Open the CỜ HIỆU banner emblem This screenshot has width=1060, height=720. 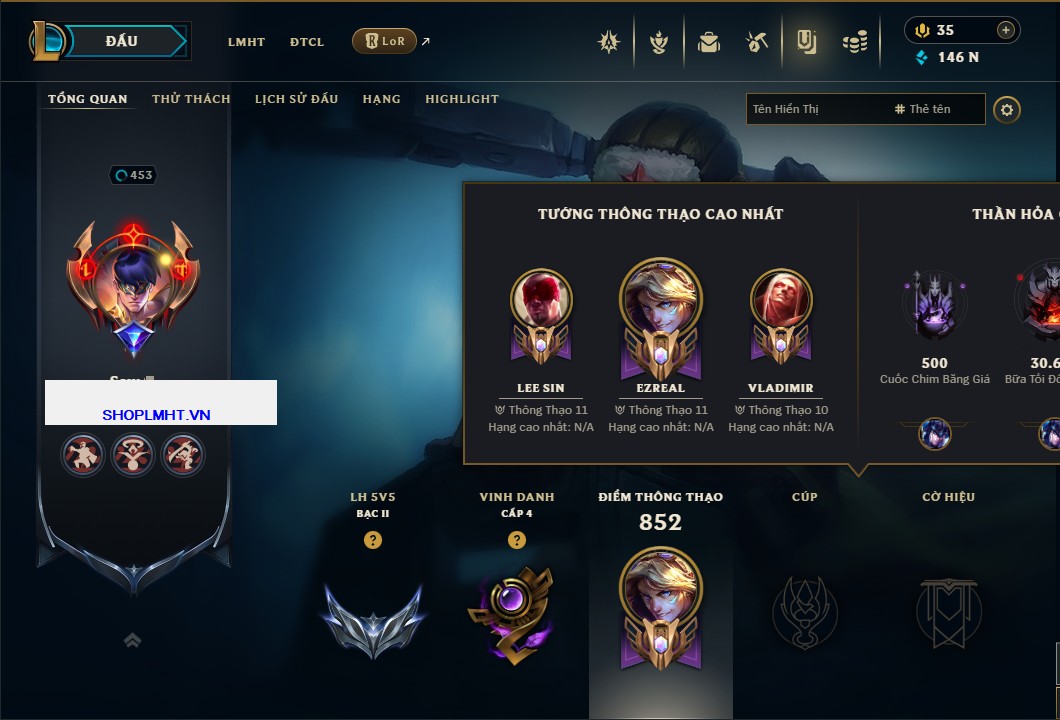(x=948, y=612)
